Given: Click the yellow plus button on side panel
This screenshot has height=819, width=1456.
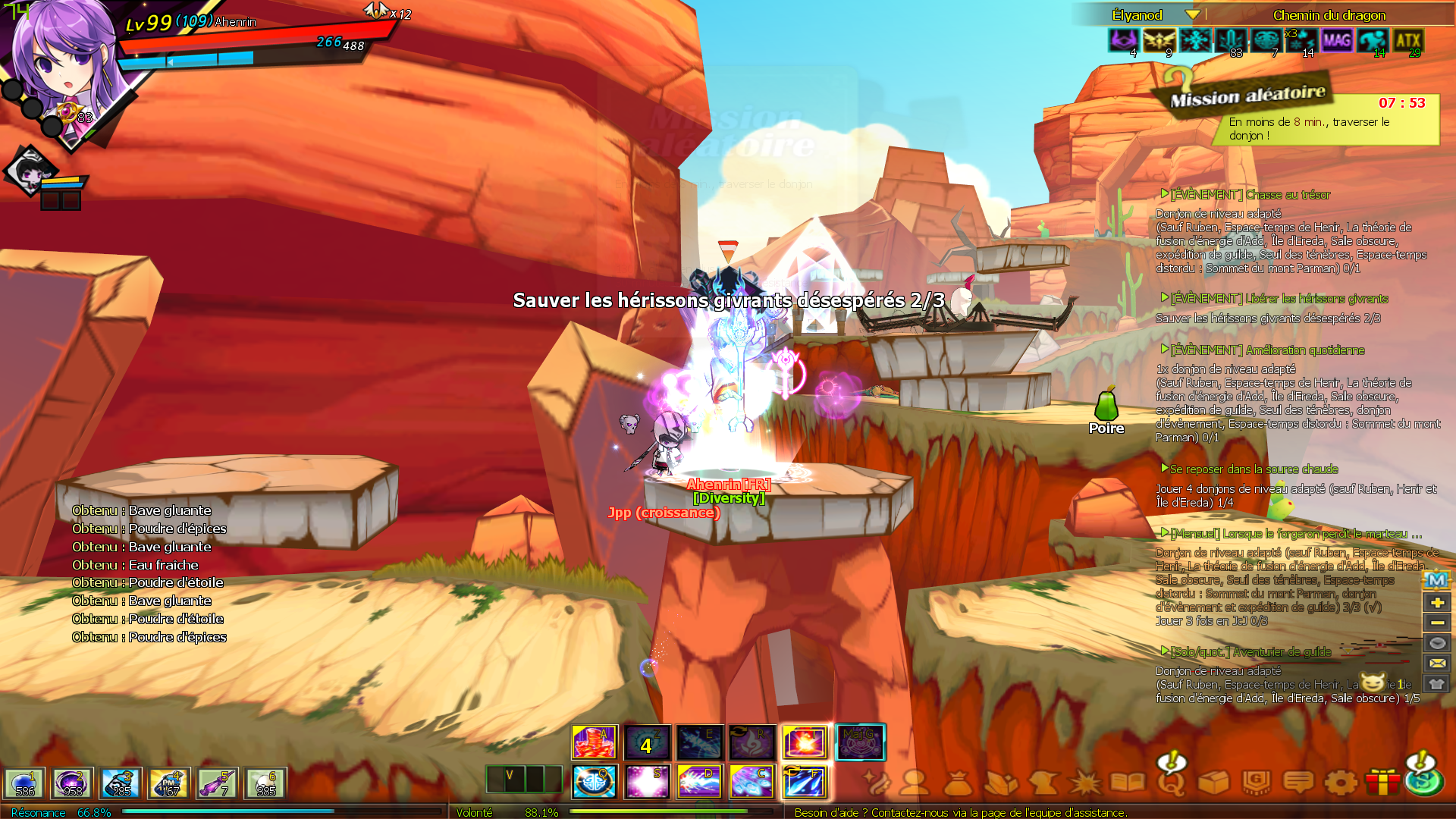Looking at the screenshot, I should 1436,602.
